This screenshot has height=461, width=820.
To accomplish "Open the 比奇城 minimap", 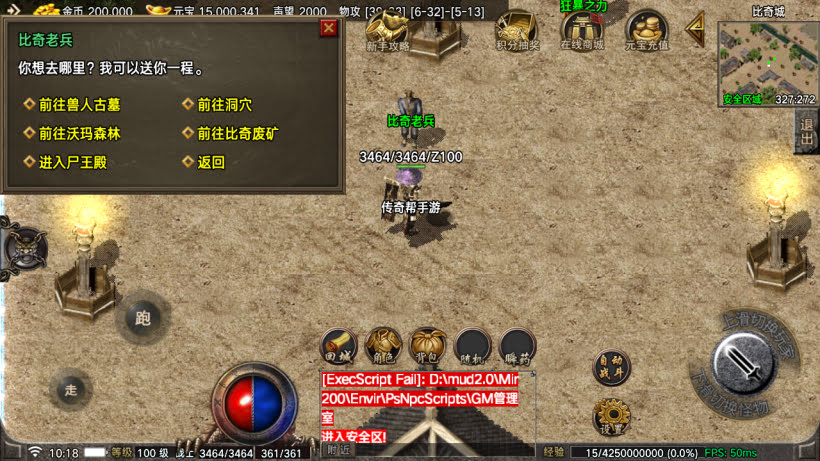I will (767, 55).
